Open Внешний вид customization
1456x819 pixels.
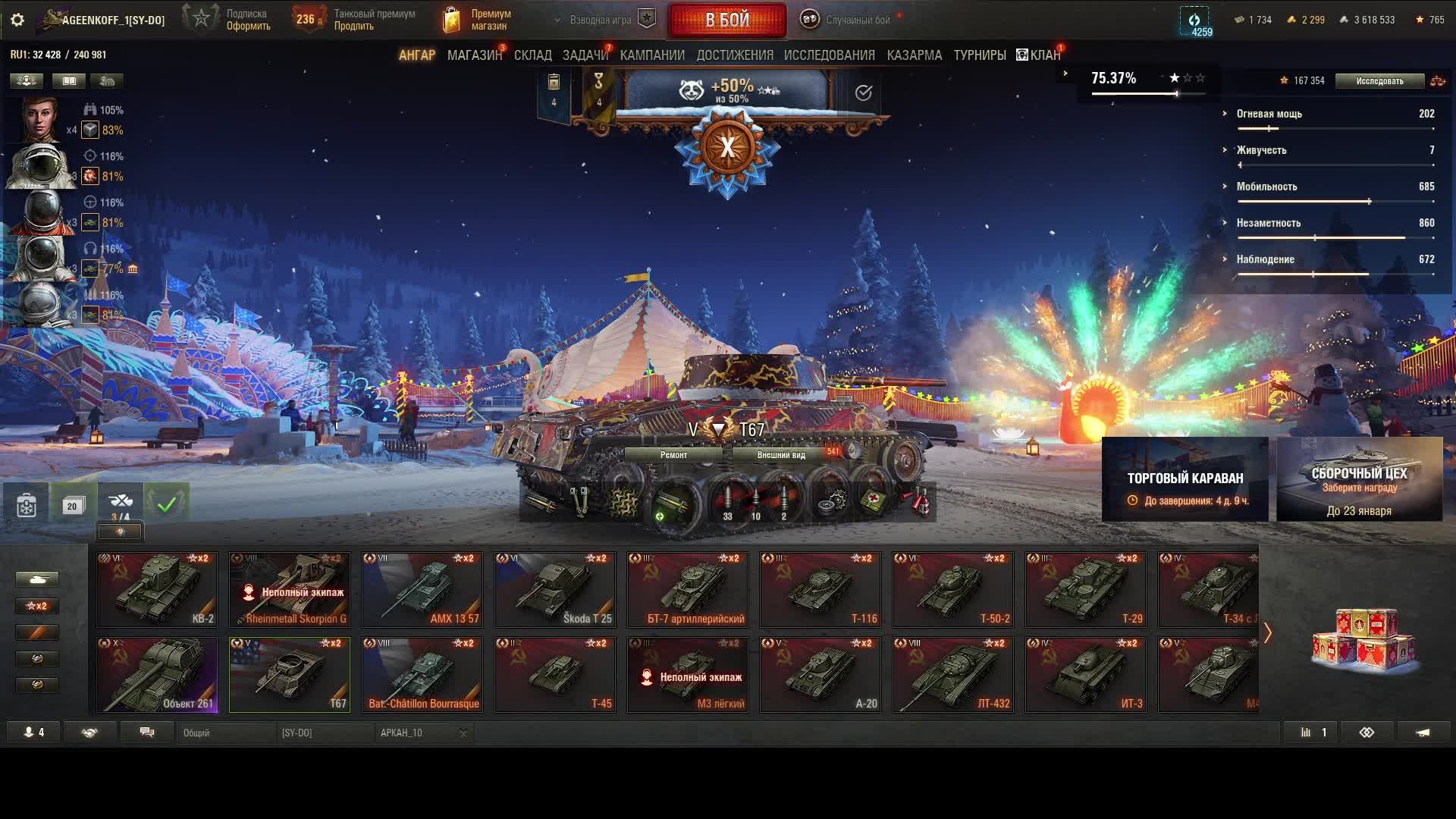780,455
